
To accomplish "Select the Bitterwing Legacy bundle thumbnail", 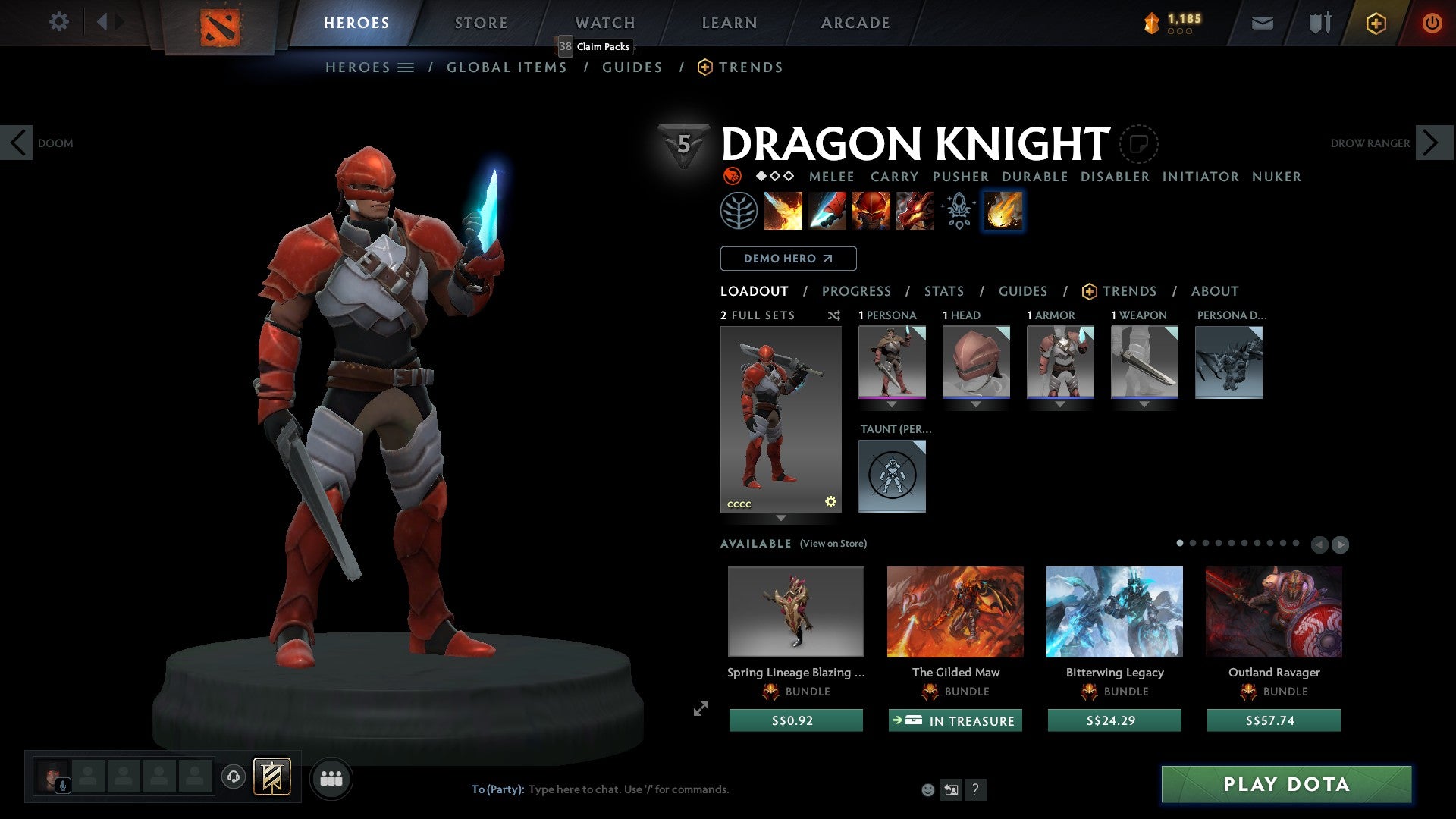I will click(1113, 612).
